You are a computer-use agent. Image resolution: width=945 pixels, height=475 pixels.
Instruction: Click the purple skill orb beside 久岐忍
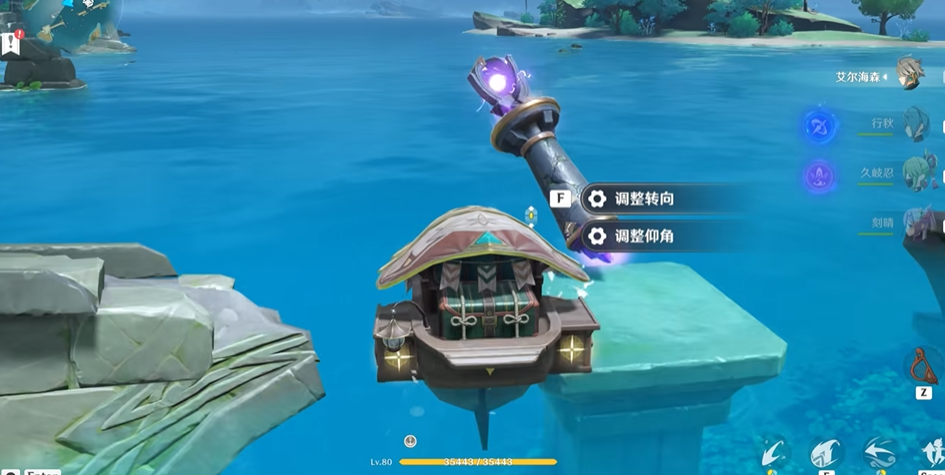820,177
